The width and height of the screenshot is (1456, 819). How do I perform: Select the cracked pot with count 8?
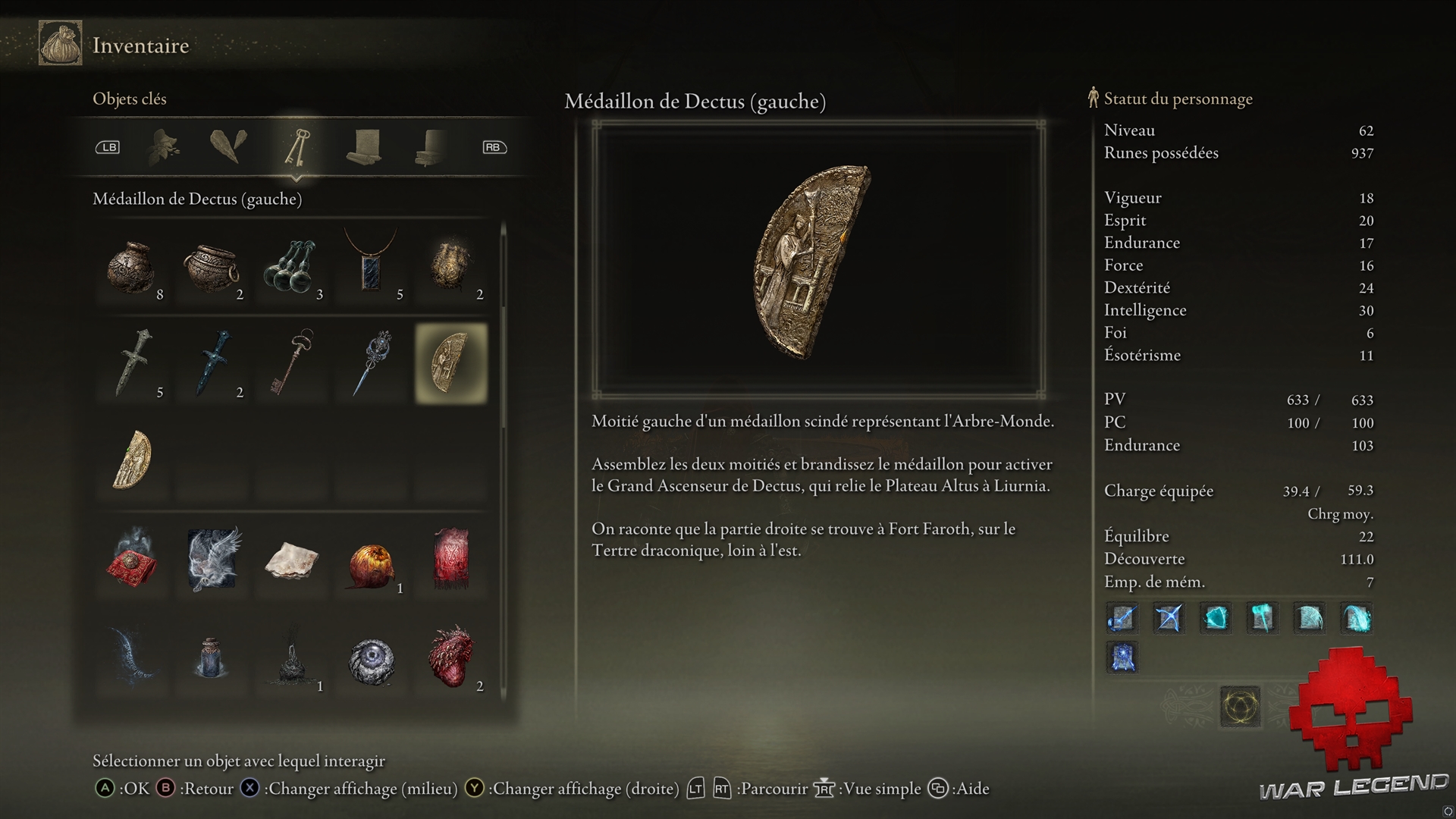click(x=133, y=267)
